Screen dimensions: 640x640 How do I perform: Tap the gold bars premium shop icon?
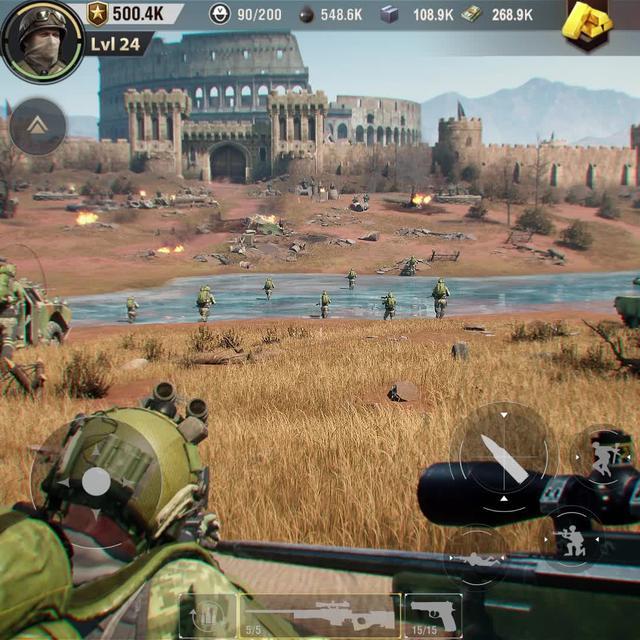pyautogui.click(x=587, y=24)
